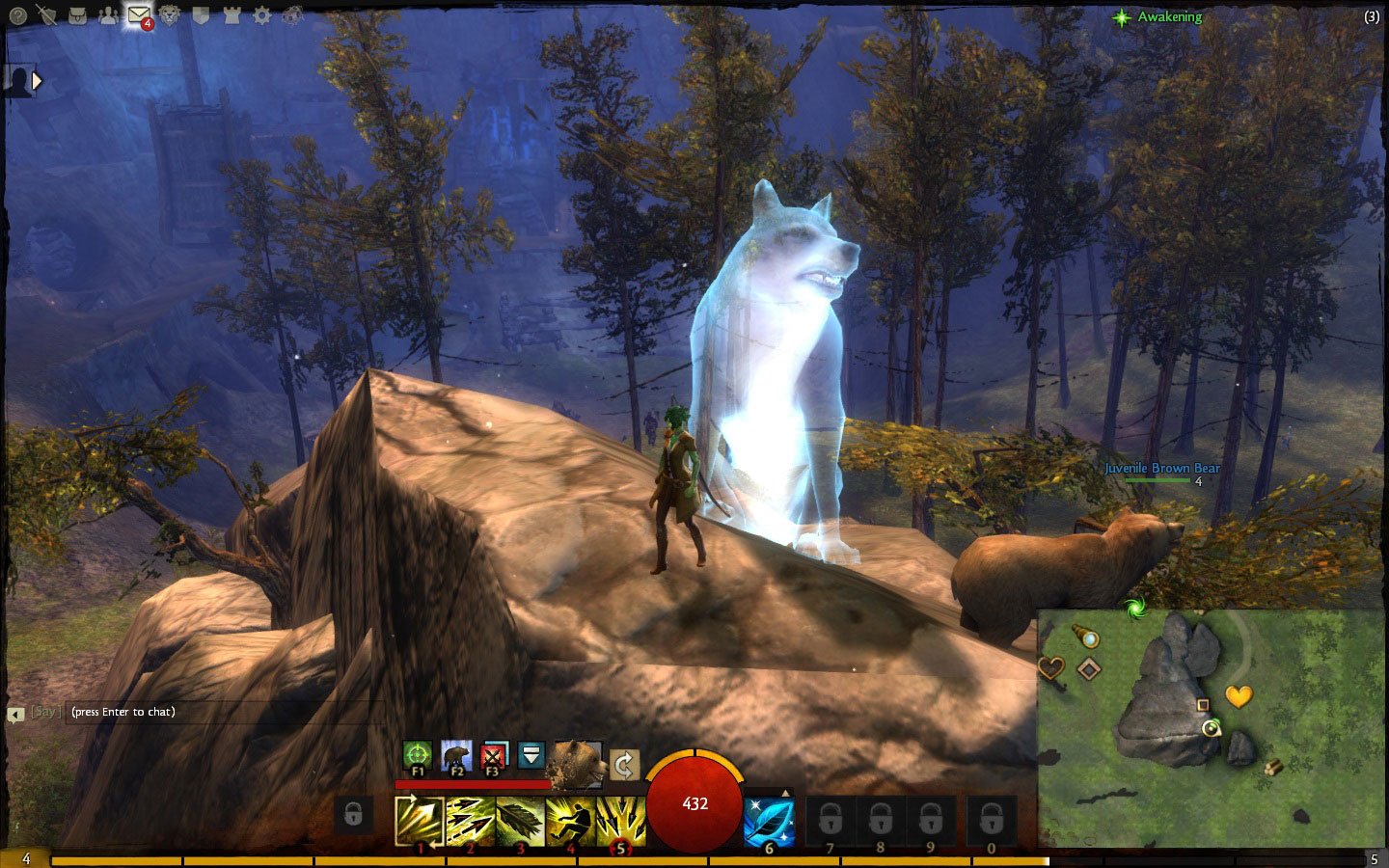1389x868 pixels.
Task: Open the inventory bag icon
Action: [78, 15]
